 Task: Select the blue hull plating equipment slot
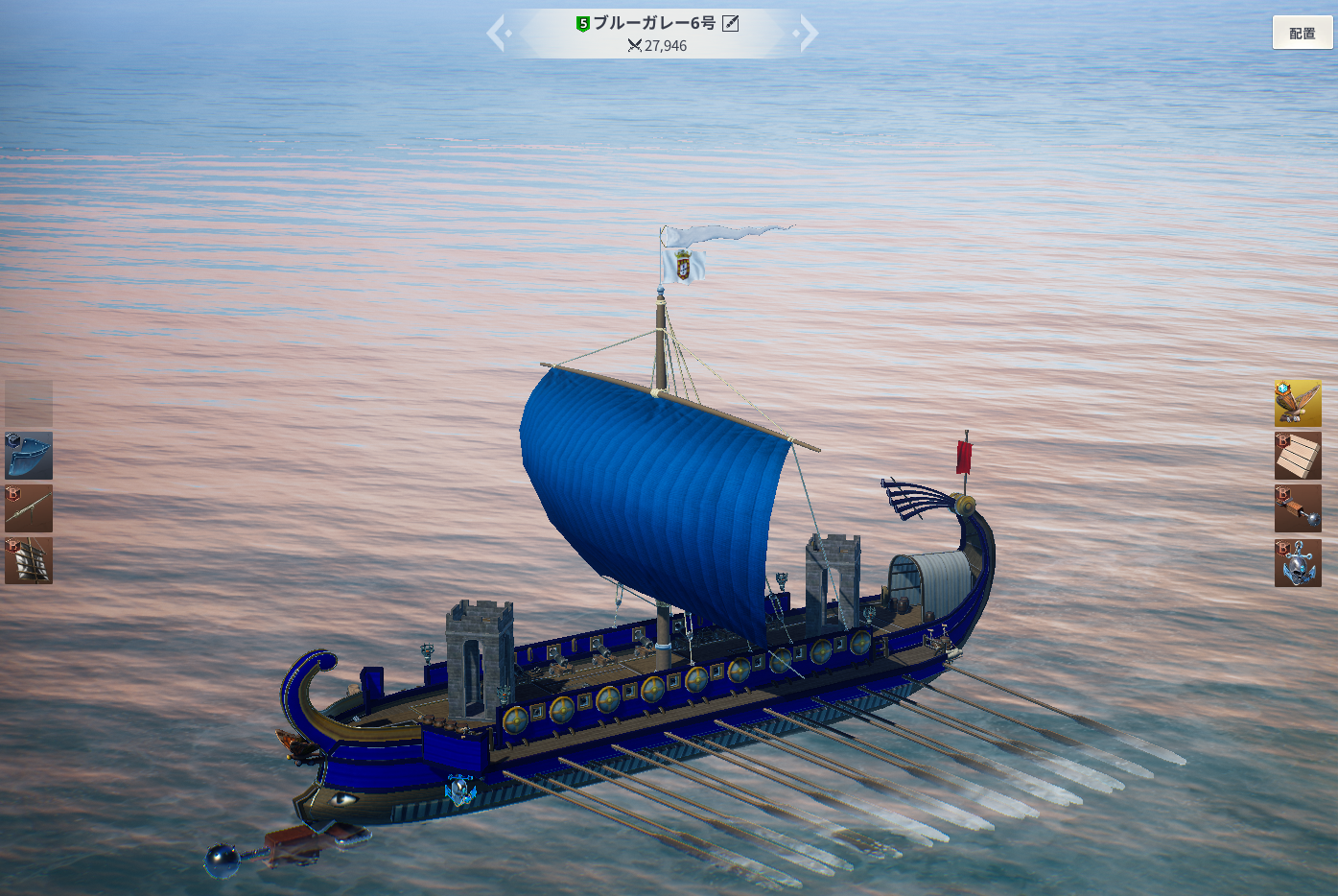click(x=29, y=455)
